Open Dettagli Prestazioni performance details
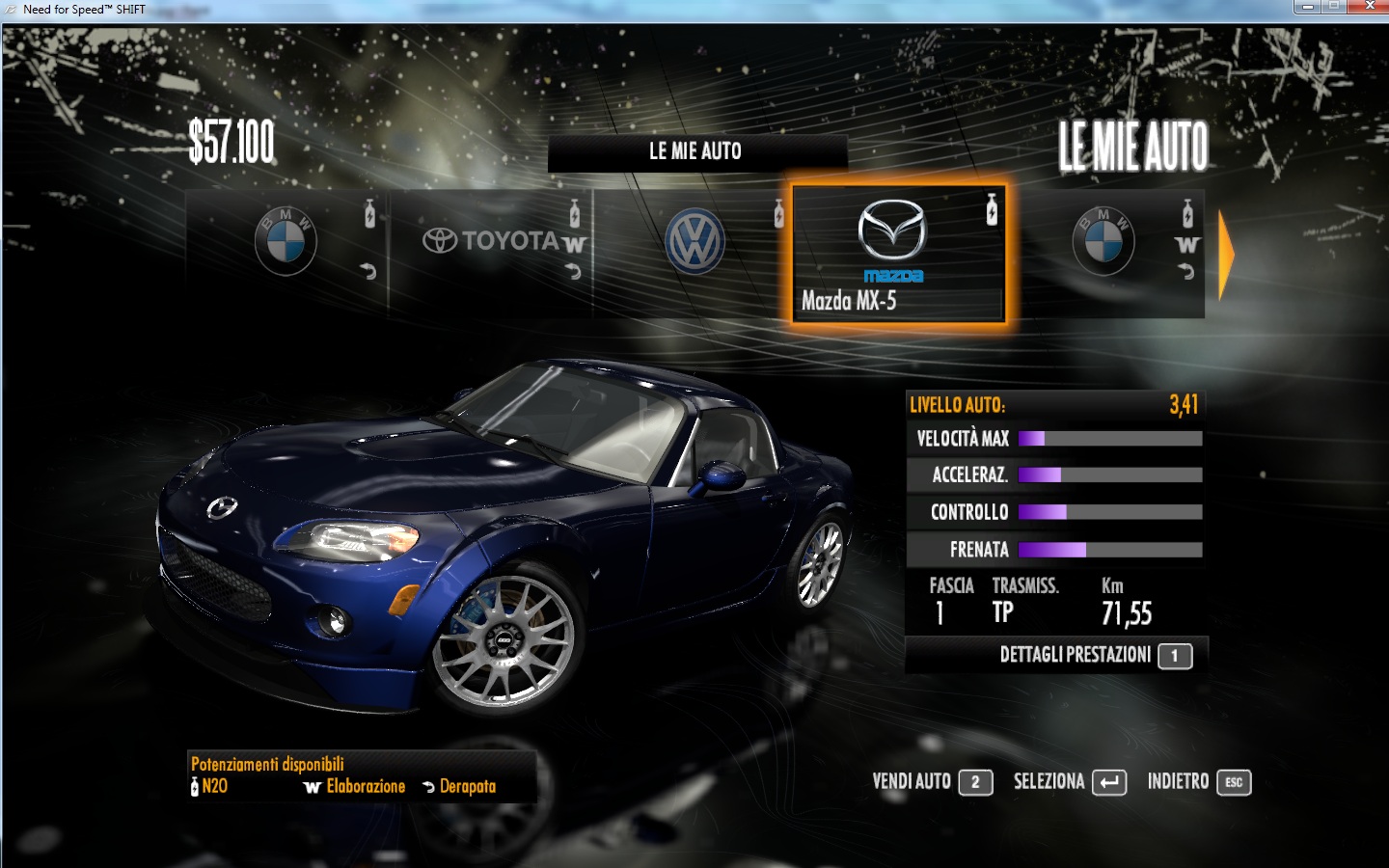This screenshot has height=868, width=1389. click(x=1094, y=656)
